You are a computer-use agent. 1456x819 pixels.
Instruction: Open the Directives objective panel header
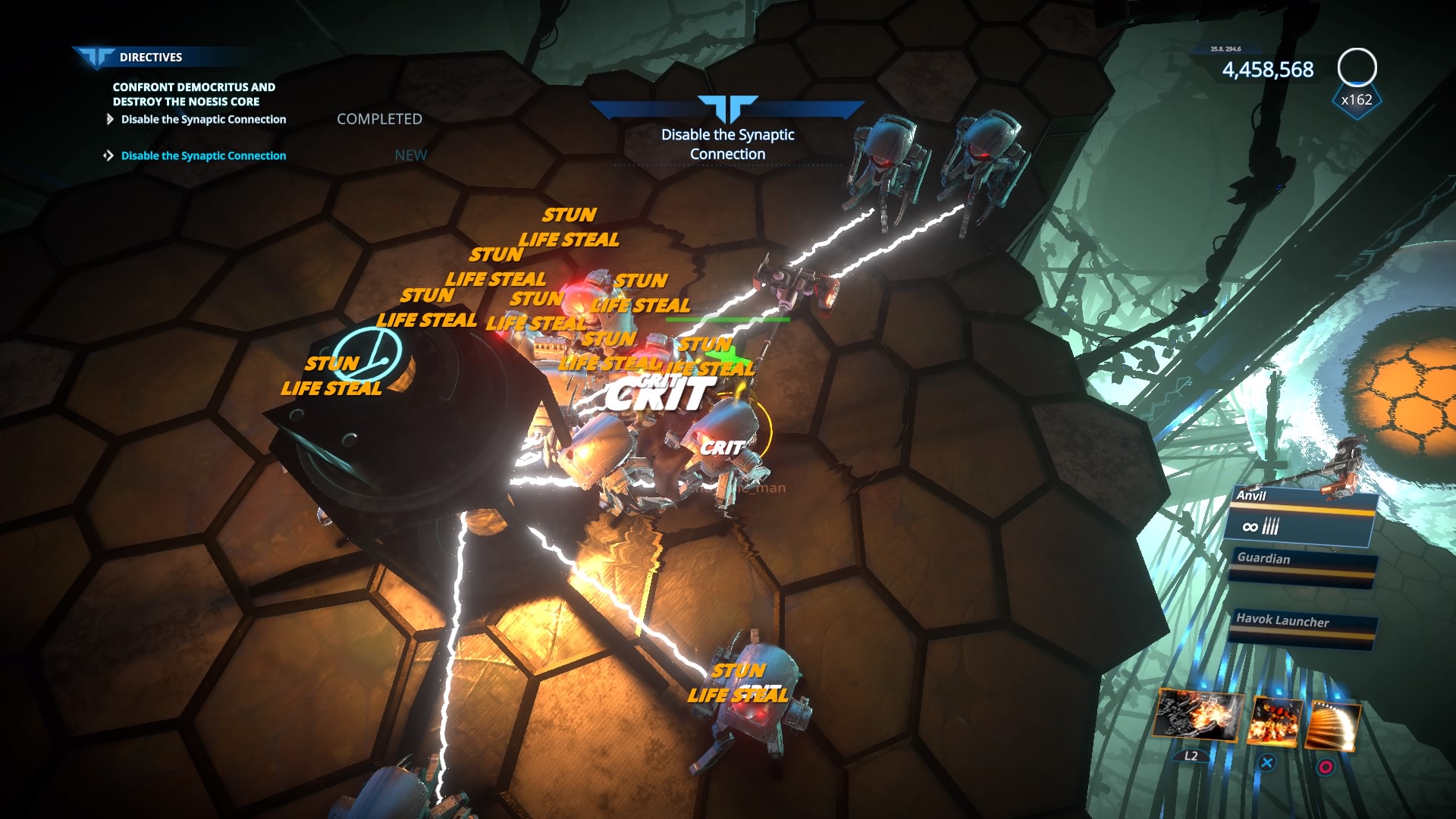coord(150,57)
